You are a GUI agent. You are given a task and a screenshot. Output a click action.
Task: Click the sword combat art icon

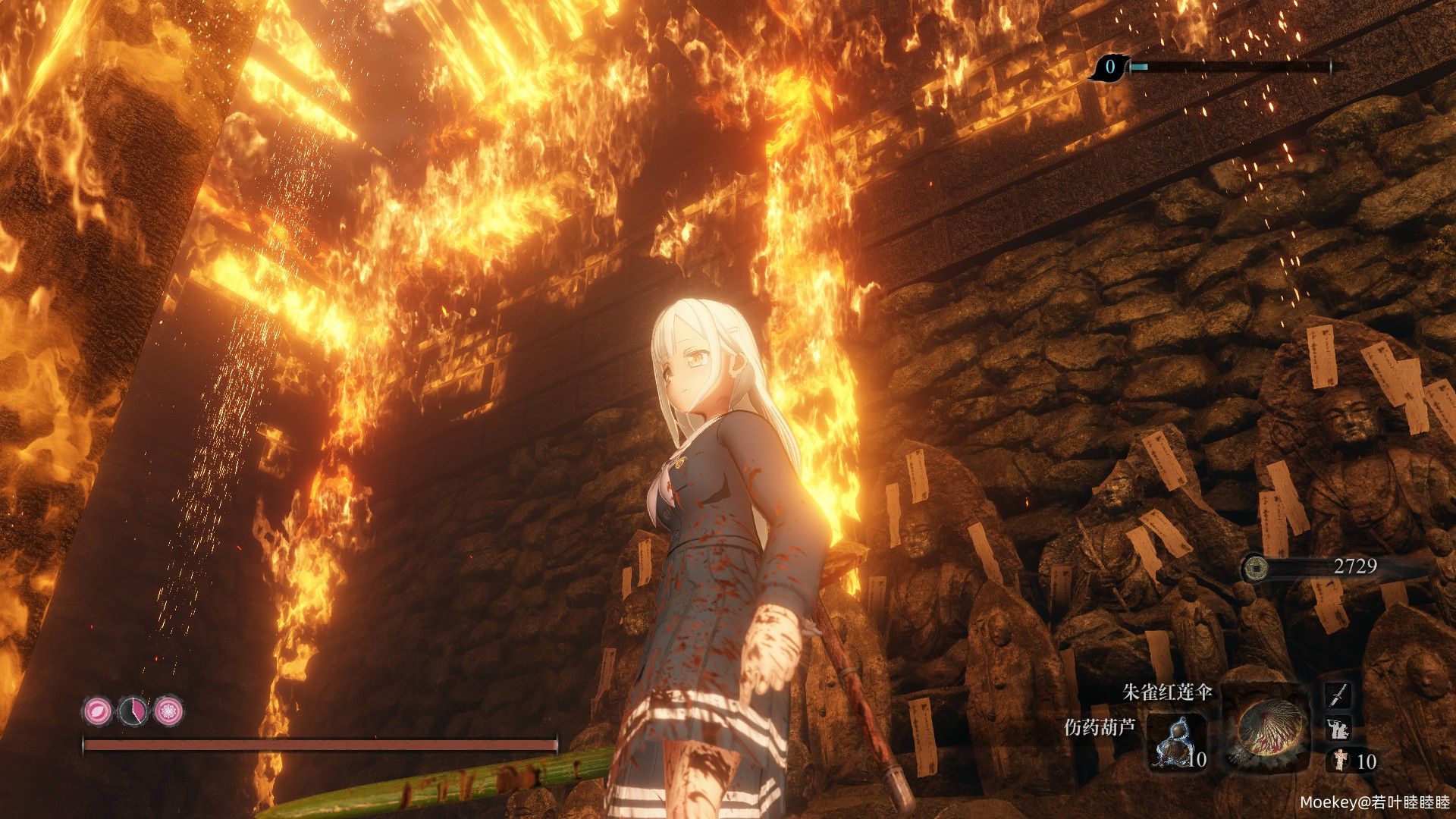(1338, 695)
